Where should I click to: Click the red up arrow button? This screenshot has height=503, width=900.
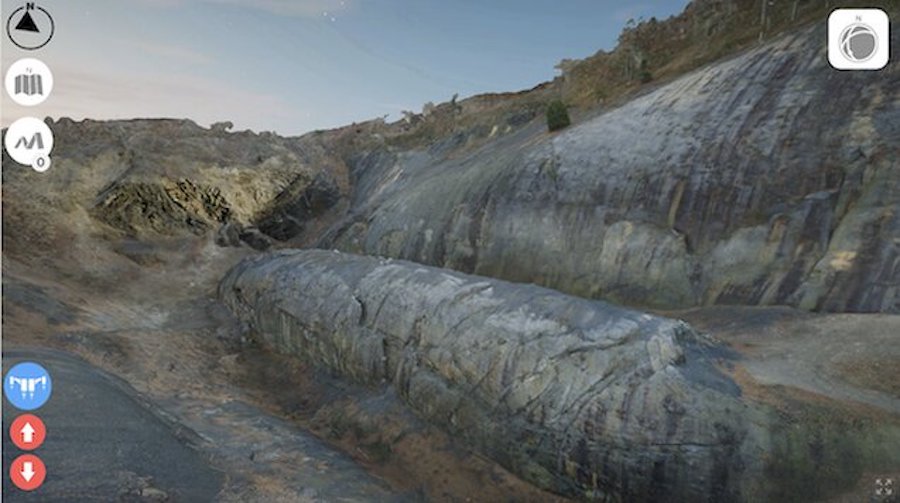[28, 432]
